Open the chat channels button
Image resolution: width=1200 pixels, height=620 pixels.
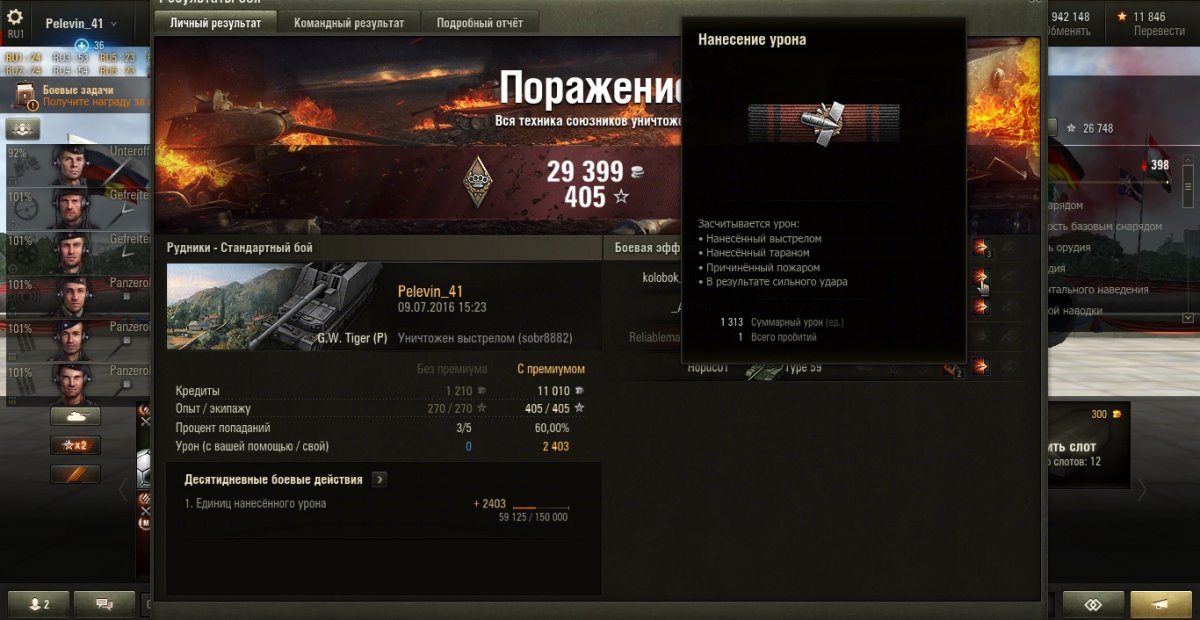(x=104, y=604)
